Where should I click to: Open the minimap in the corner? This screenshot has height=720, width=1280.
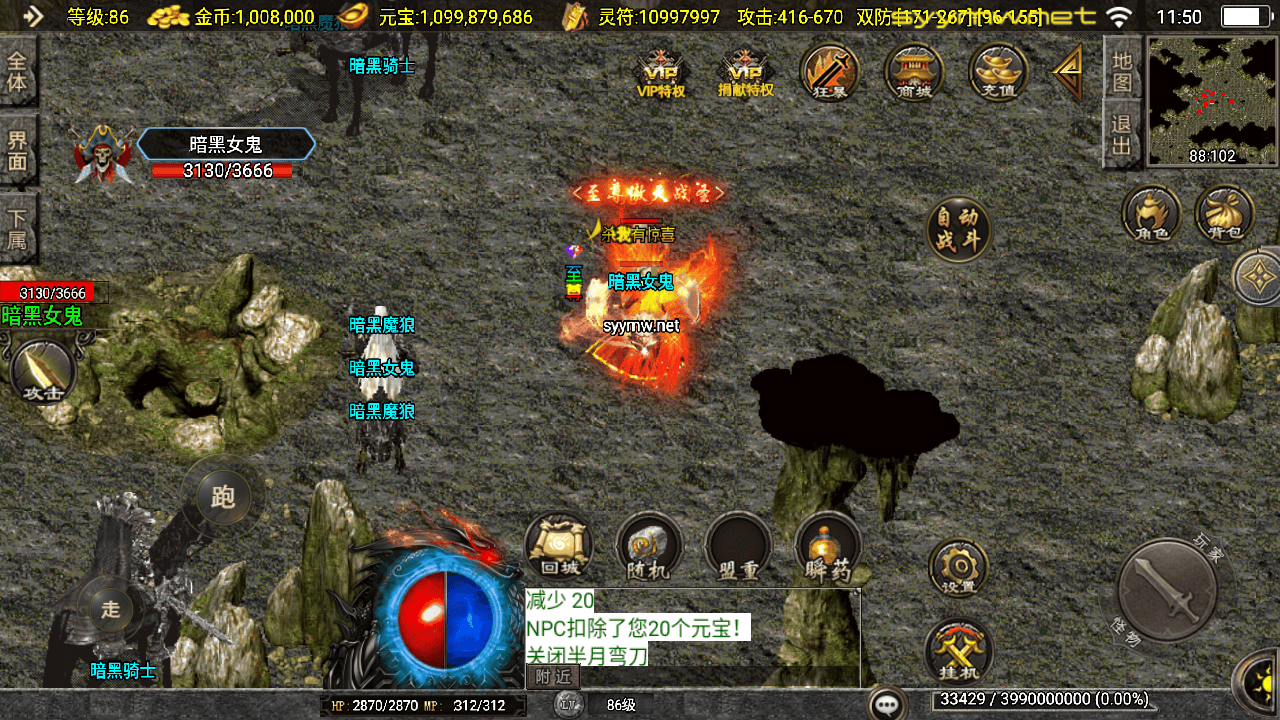[x=1212, y=100]
